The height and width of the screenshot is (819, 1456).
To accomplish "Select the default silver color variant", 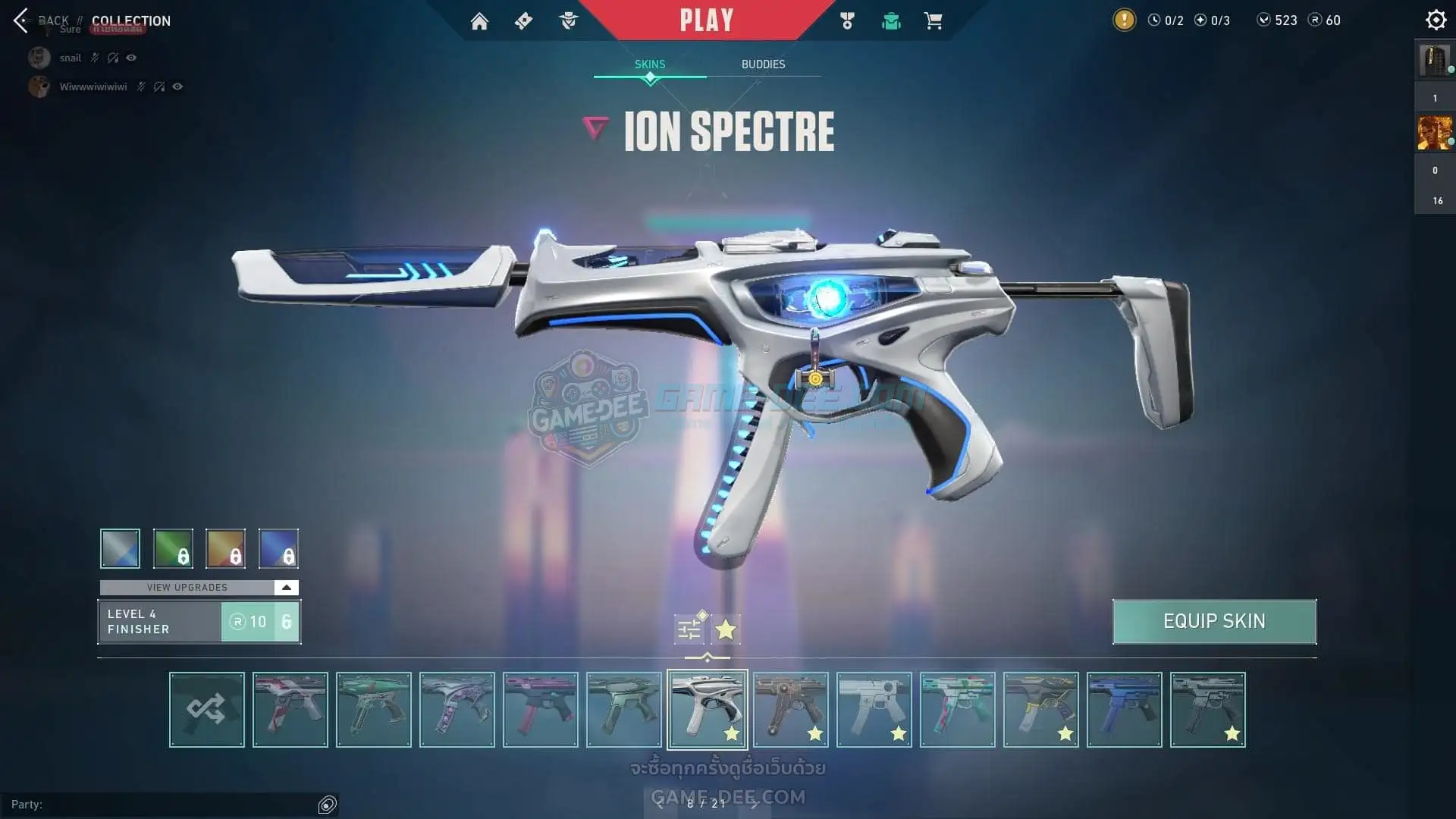I will (120, 548).
